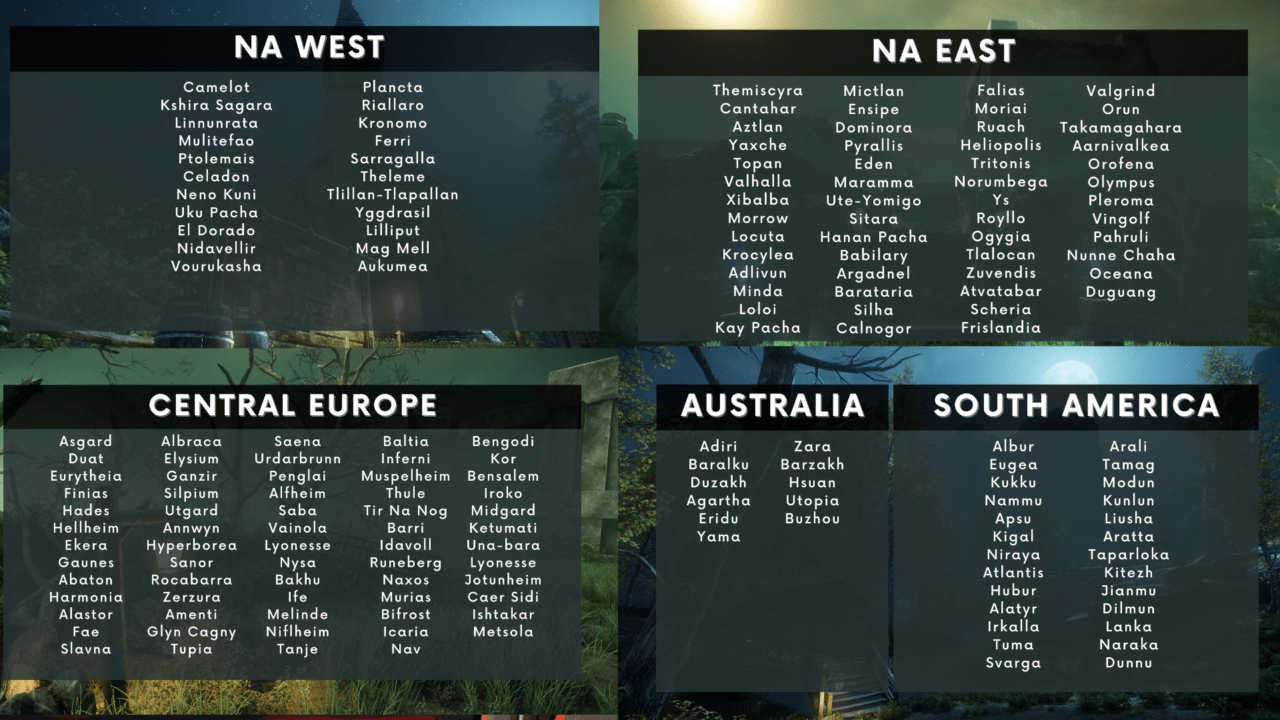The height and width of the screenshot is (720, 1280).
Task: Choose the Kunlun server in South America
Action: point(1128,499)
